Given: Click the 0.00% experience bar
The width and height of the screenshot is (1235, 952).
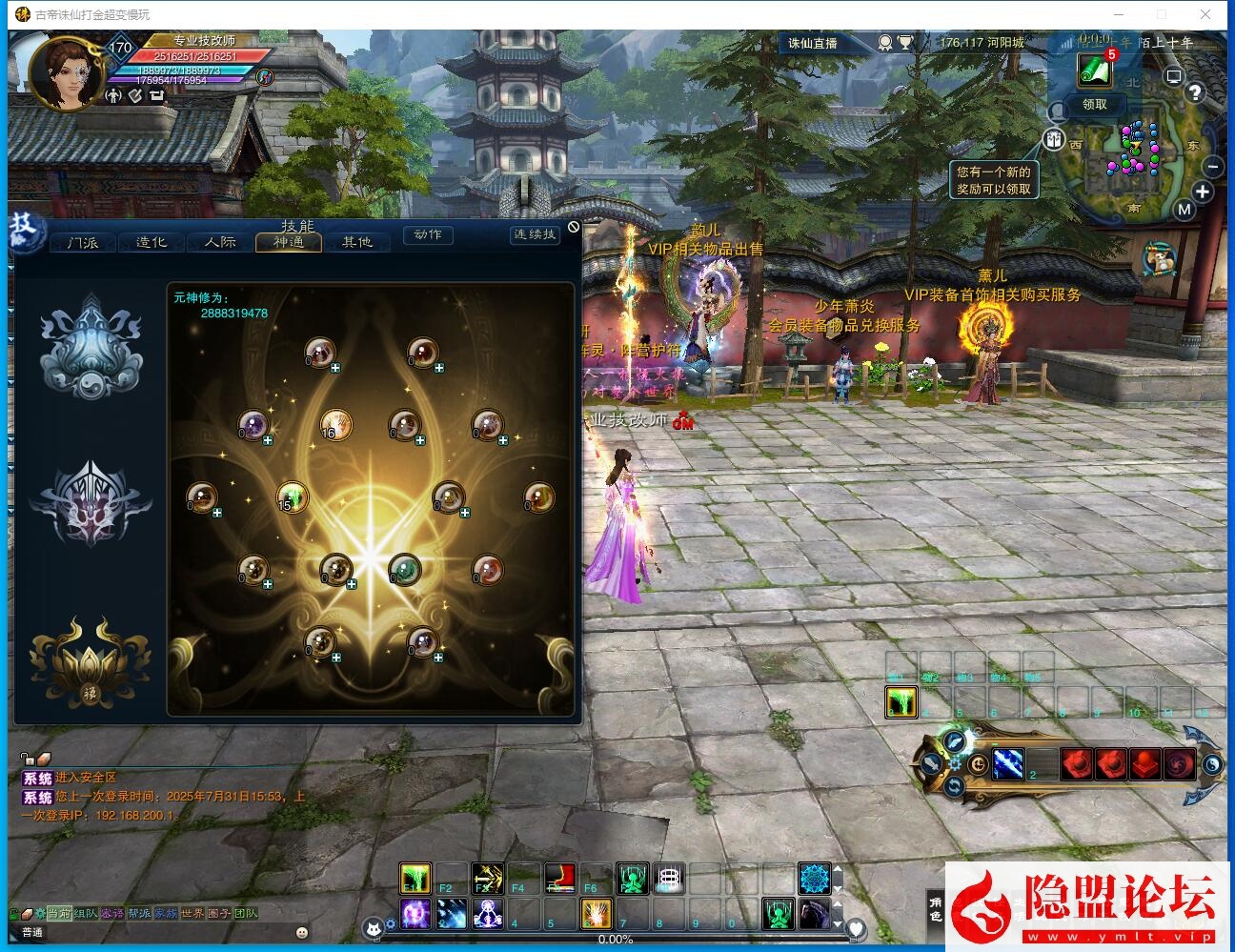Looking at the screenshot, I should 616,939.
